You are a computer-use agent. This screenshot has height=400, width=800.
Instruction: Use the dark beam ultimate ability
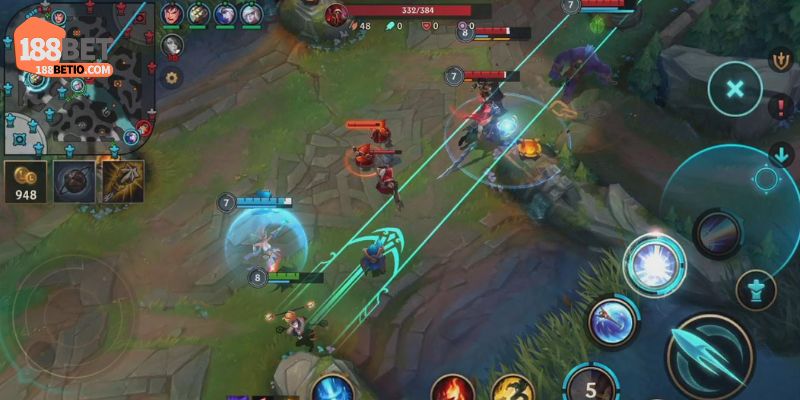[718, 233]
